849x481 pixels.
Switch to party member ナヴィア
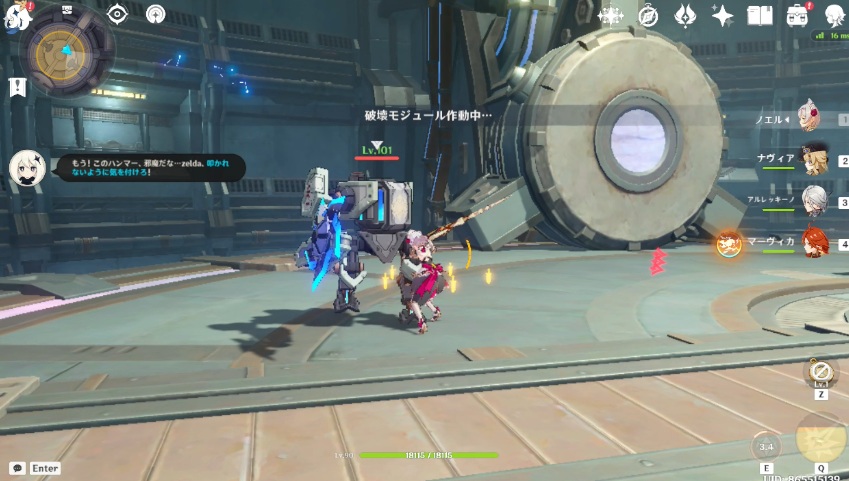(x=814, y=160)
